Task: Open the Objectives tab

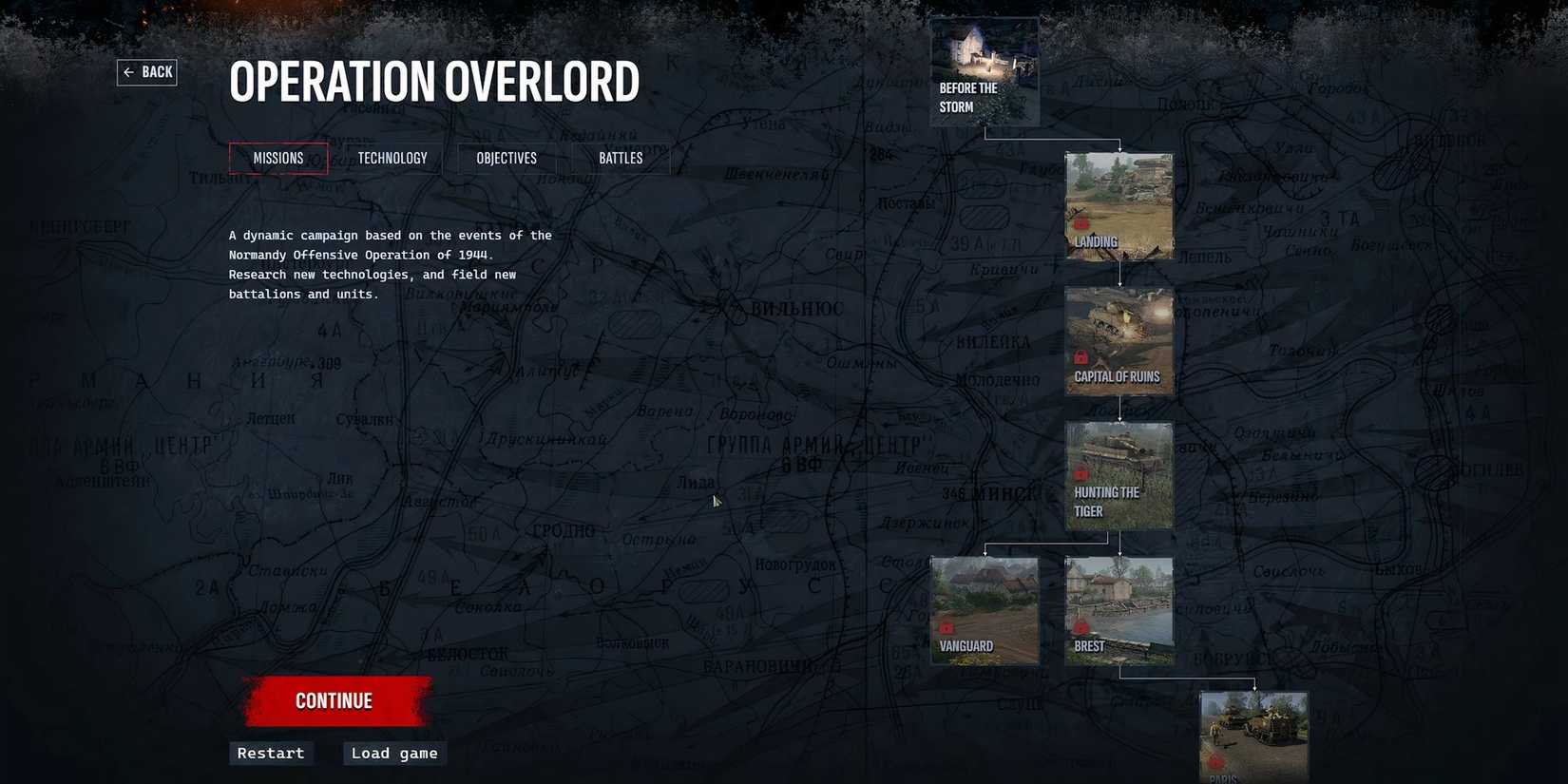Action: pos(506,158)
